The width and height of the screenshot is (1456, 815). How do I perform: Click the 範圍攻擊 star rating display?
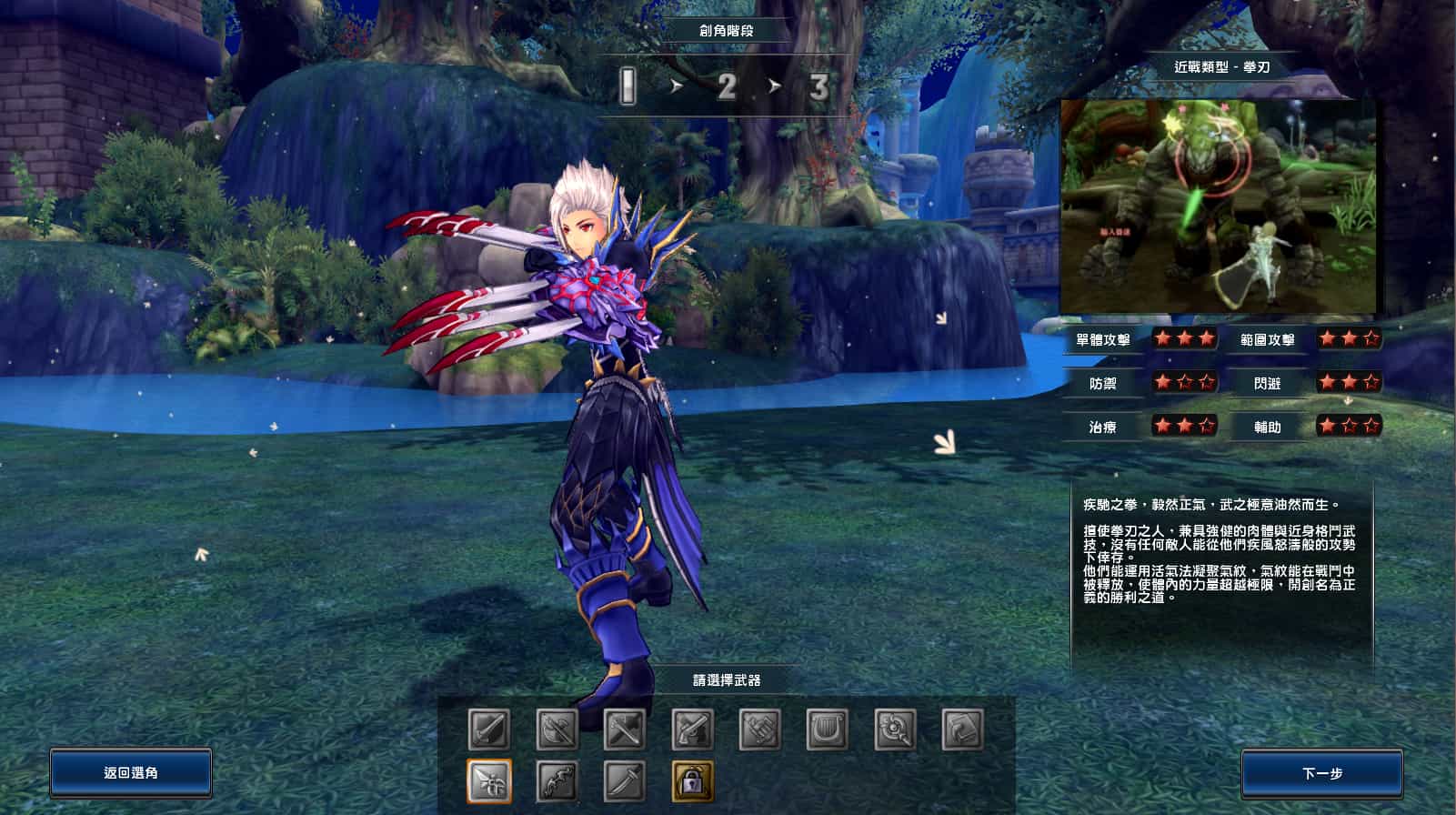(x=1351, y=338)
